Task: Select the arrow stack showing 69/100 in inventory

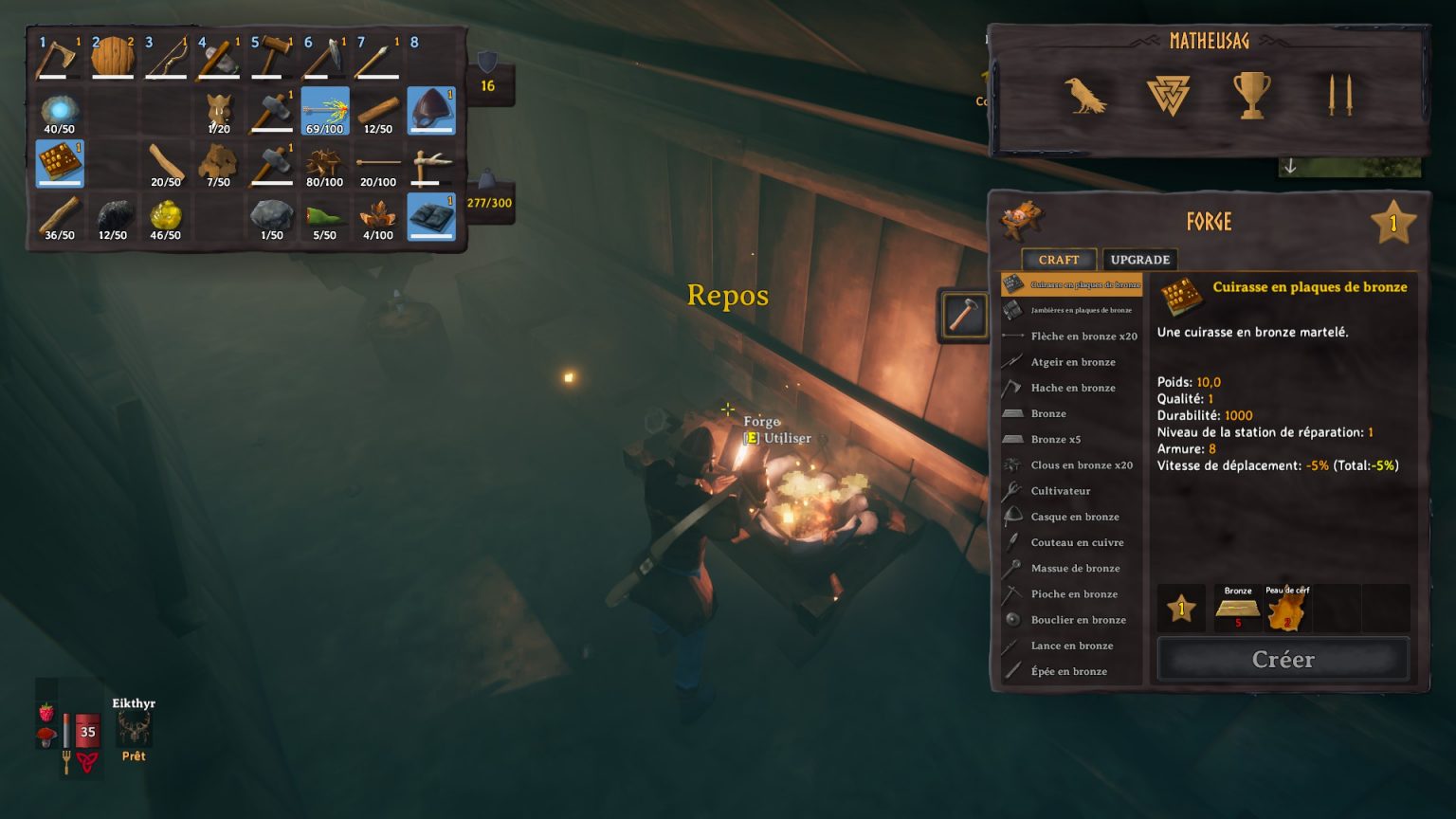Action: point(324,109)
